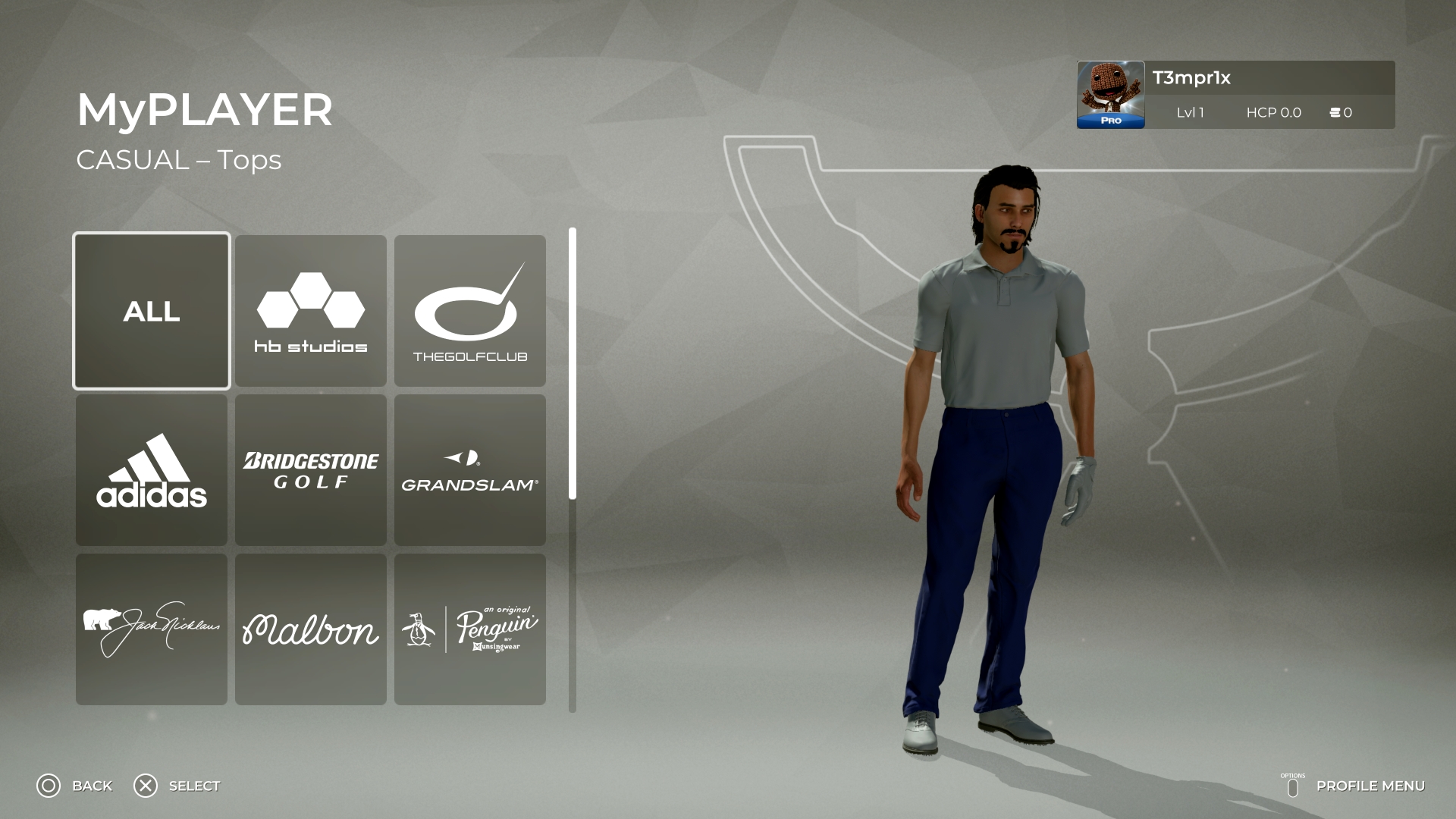
Task: Click the Select cross button
Action: (x=145, y=786)
